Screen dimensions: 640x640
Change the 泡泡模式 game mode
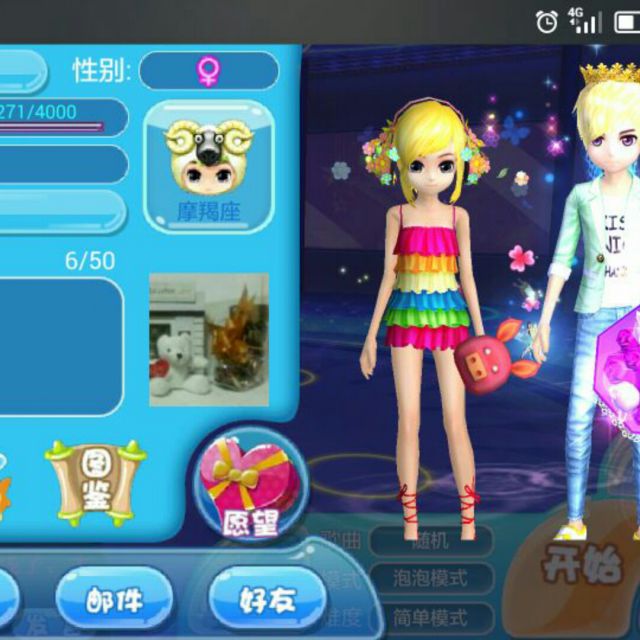[431, 578]
